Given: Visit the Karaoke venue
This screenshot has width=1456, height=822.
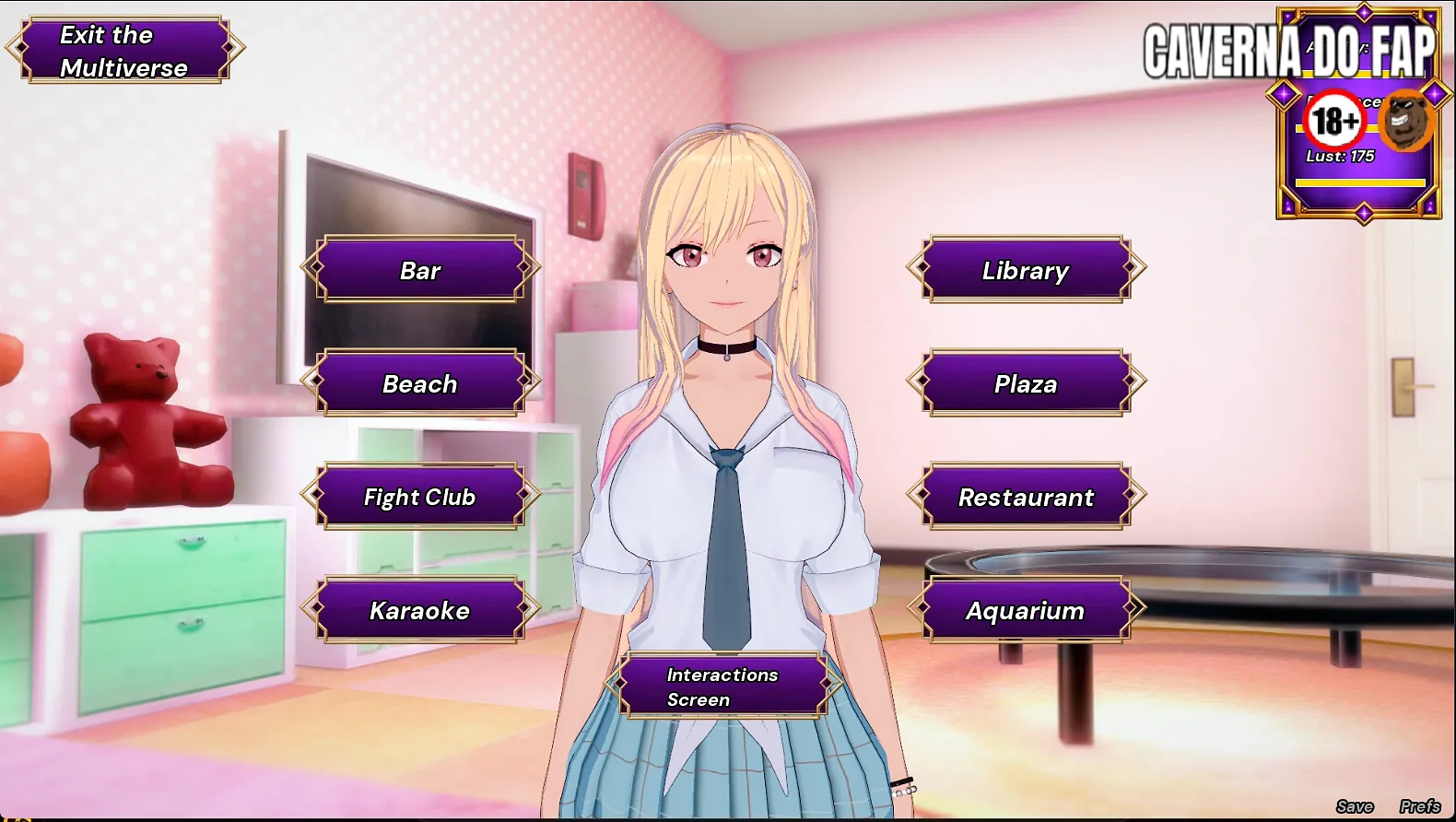Looking at the screenshot, I should coord(420,610).
